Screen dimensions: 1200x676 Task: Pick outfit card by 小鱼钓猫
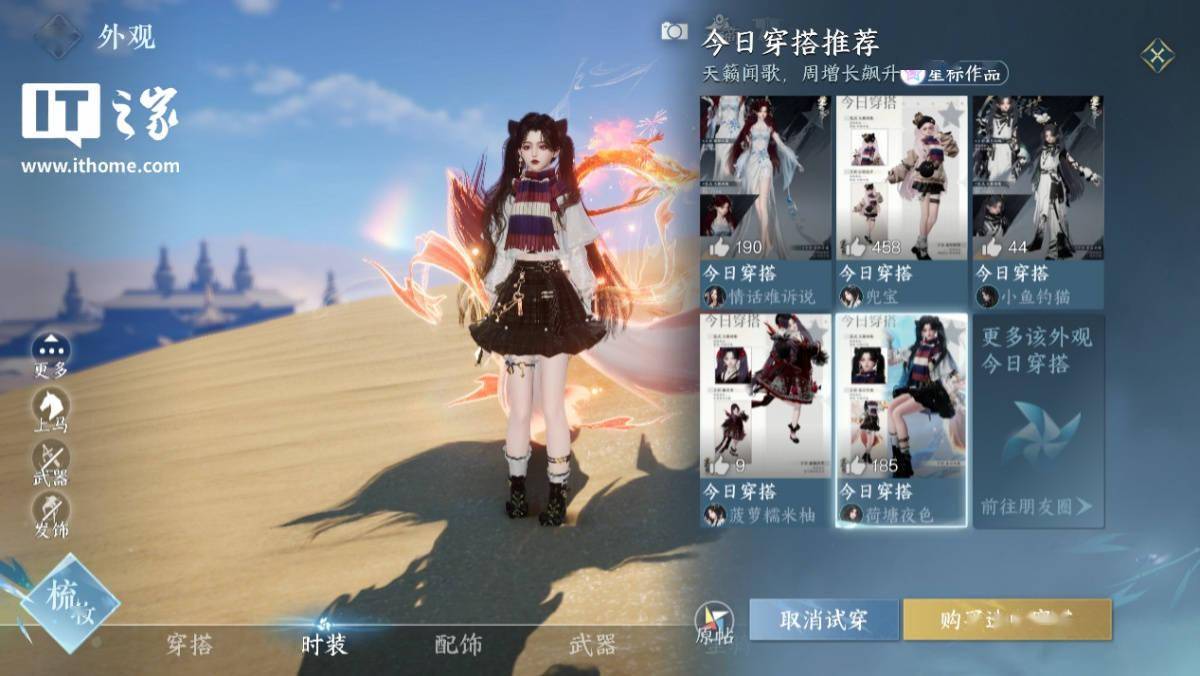[x=1037, y=200]
